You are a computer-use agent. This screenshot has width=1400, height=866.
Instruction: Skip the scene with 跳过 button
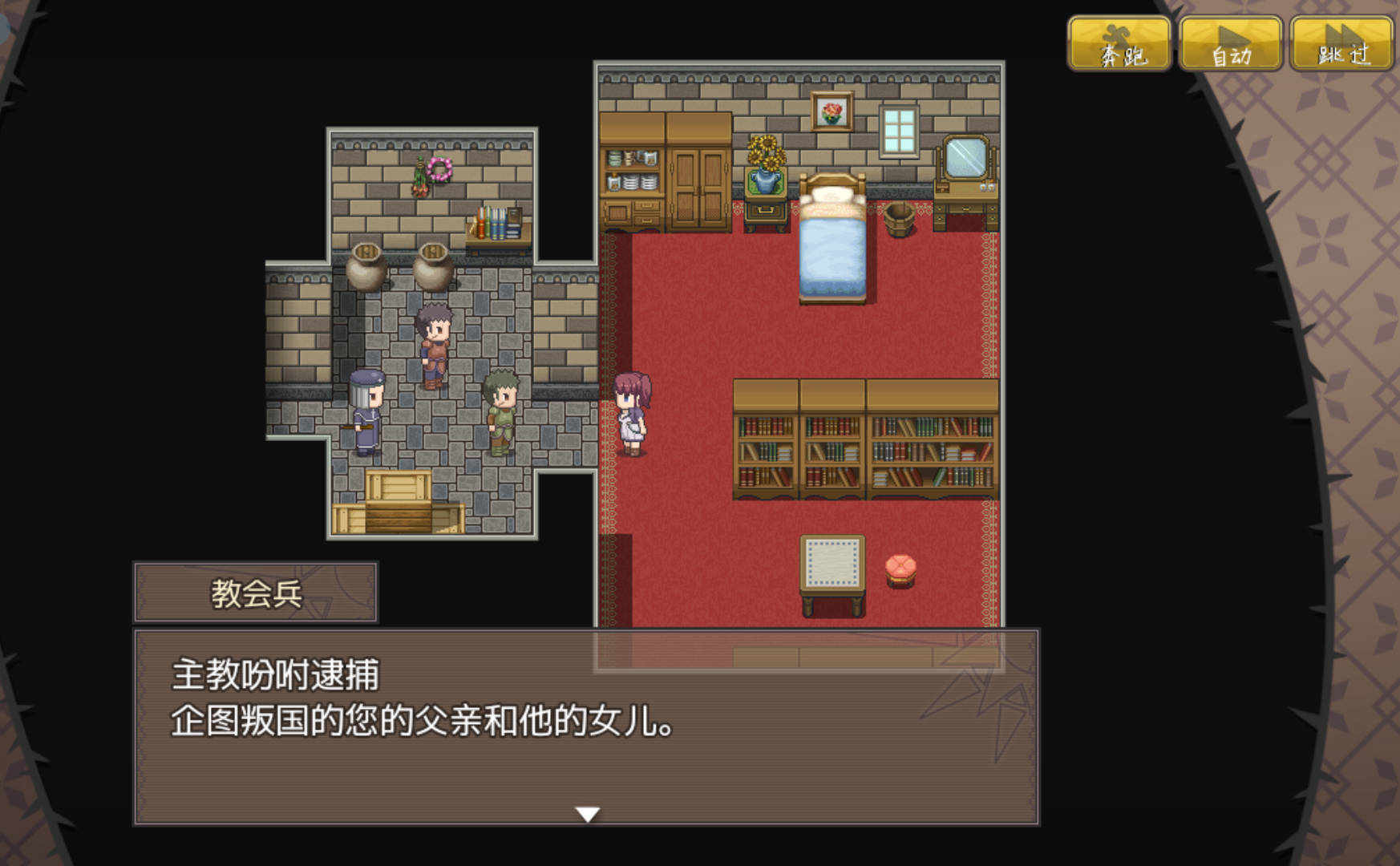pos(1341,44)
